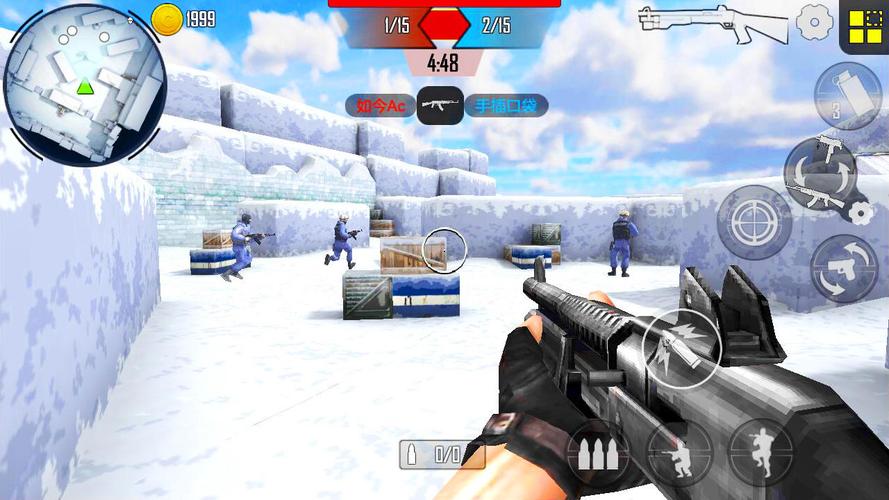Switch to the pistol sidearm

(x=845, y=268)
